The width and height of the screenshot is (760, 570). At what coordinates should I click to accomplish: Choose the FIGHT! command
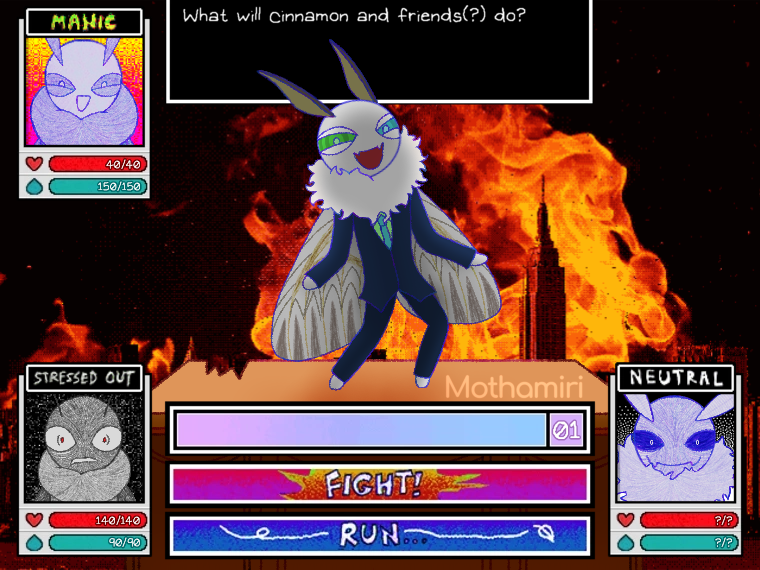[x=380, y=484]
